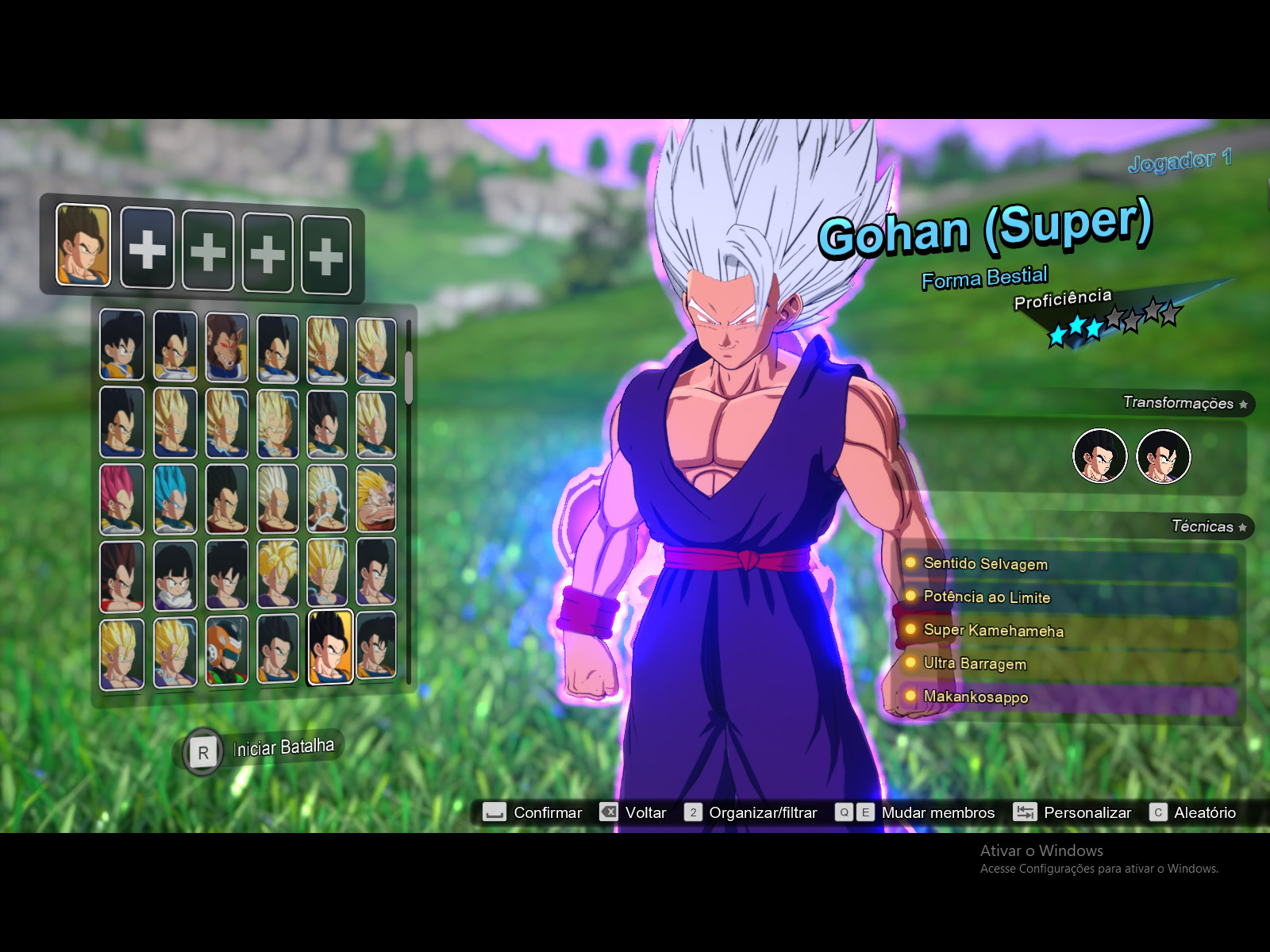Click the second transformation portrait under Transformações
Screen dimensions: 1270x952
point(1164,455)
